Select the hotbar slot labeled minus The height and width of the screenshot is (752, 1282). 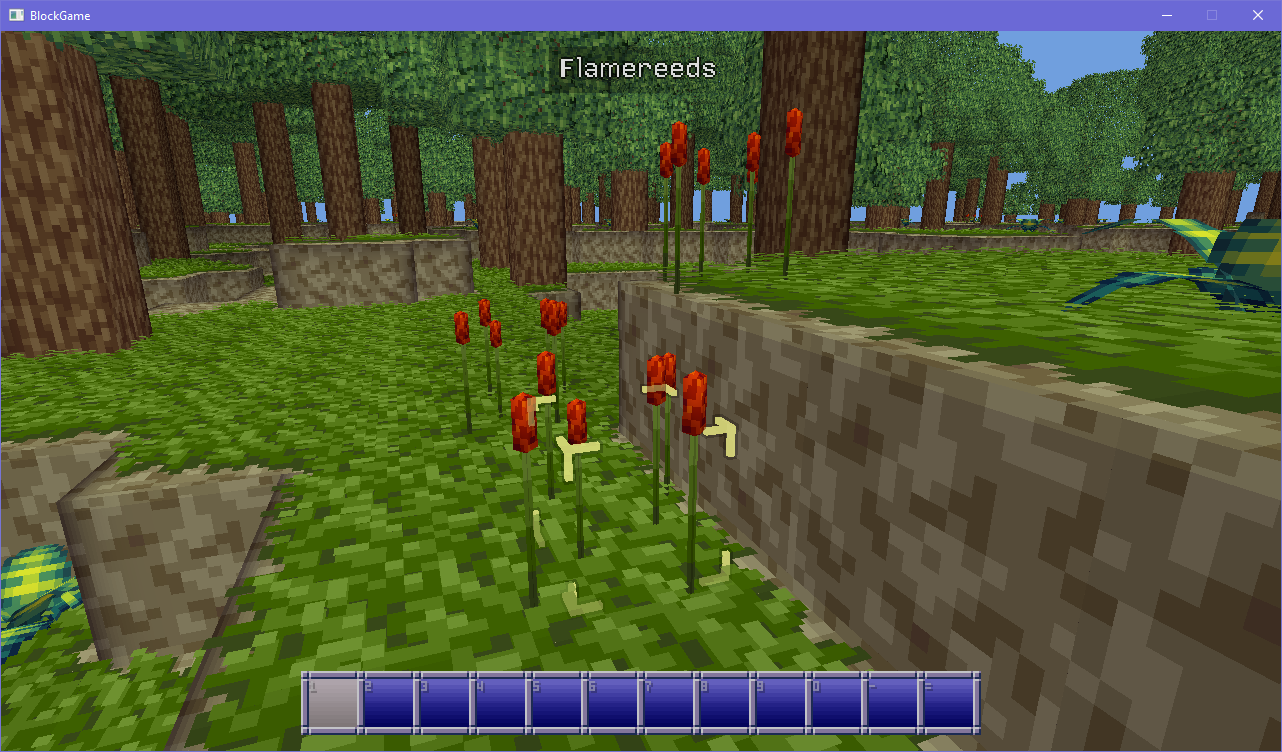click(x=892, y=703)
